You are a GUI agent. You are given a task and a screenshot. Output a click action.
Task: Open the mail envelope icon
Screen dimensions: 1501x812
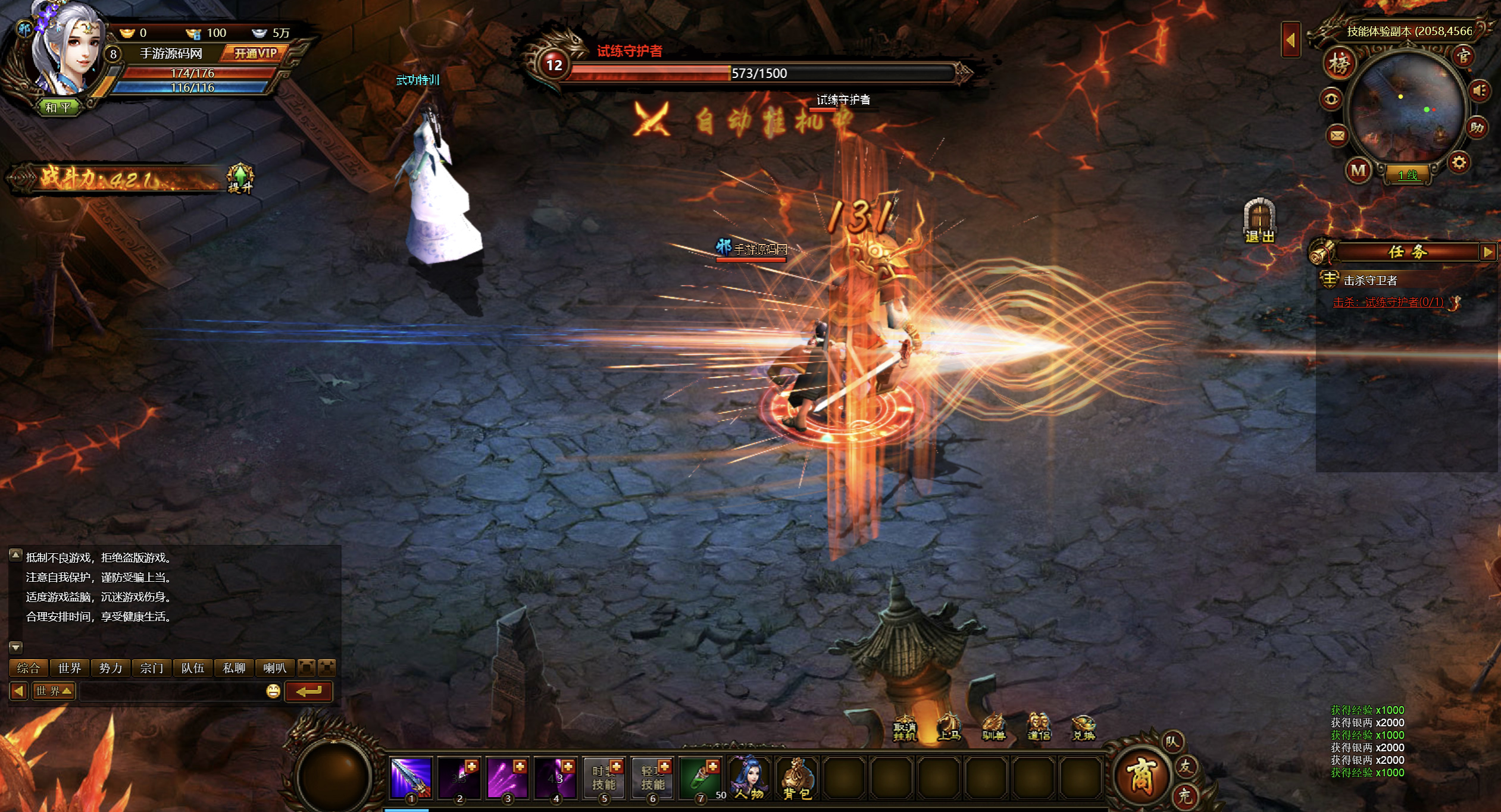click(1337, 136)
